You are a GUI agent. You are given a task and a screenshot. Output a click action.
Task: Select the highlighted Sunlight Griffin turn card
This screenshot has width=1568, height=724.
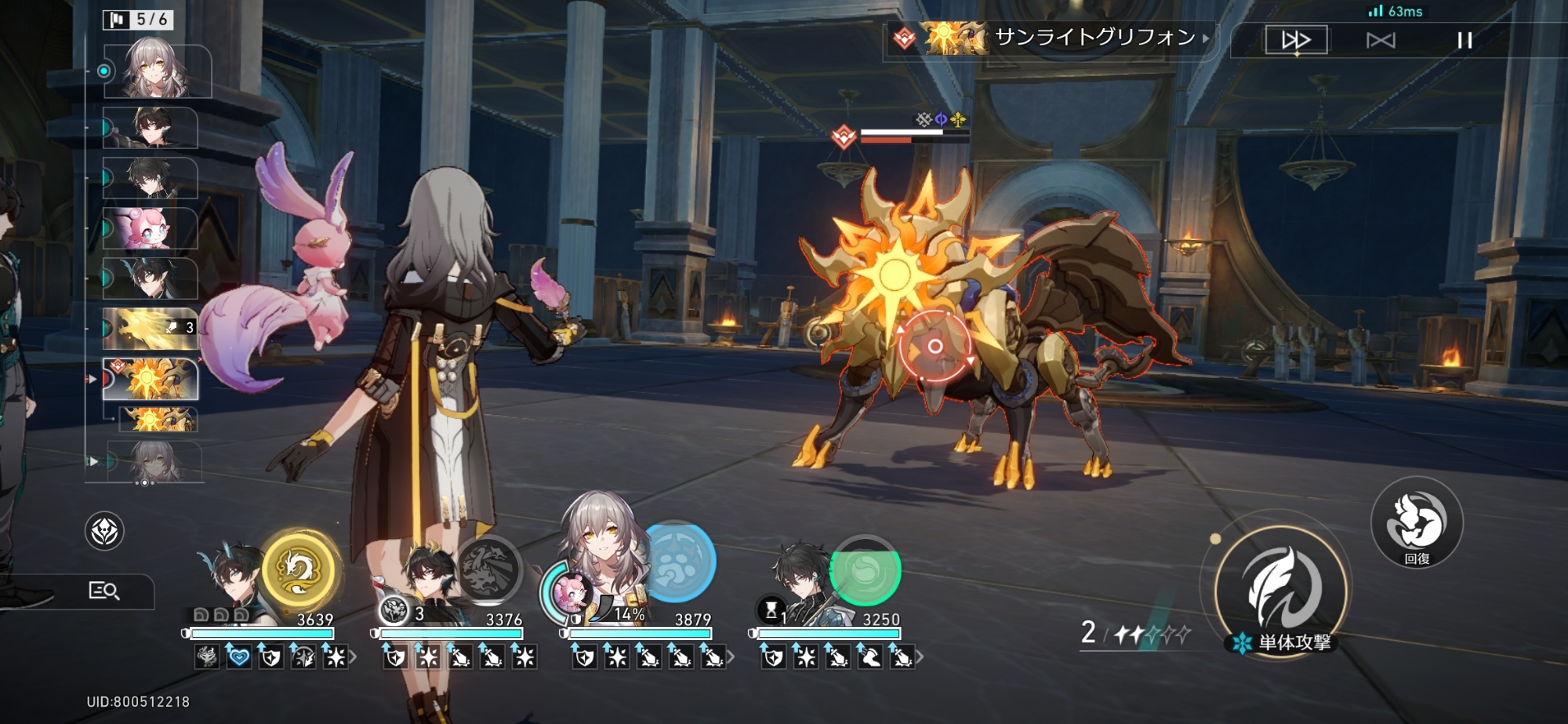[151, 380]
